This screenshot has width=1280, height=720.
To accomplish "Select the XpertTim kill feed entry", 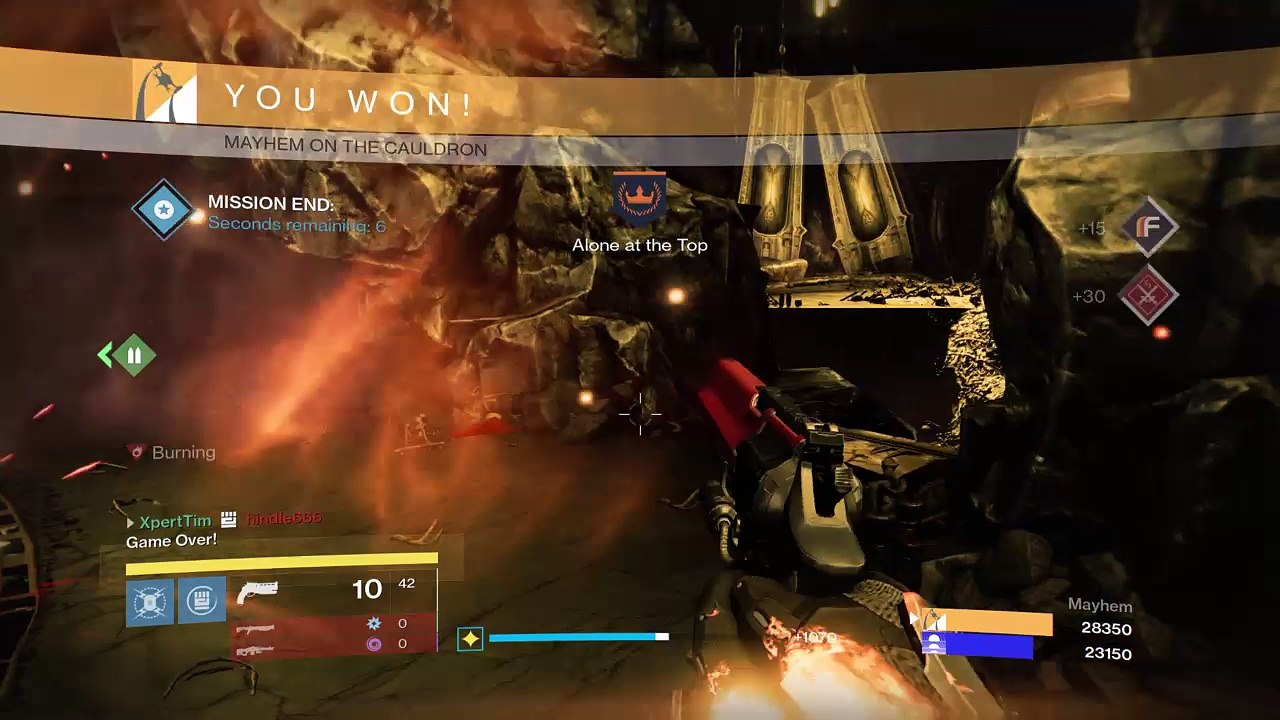I will 175,521.
